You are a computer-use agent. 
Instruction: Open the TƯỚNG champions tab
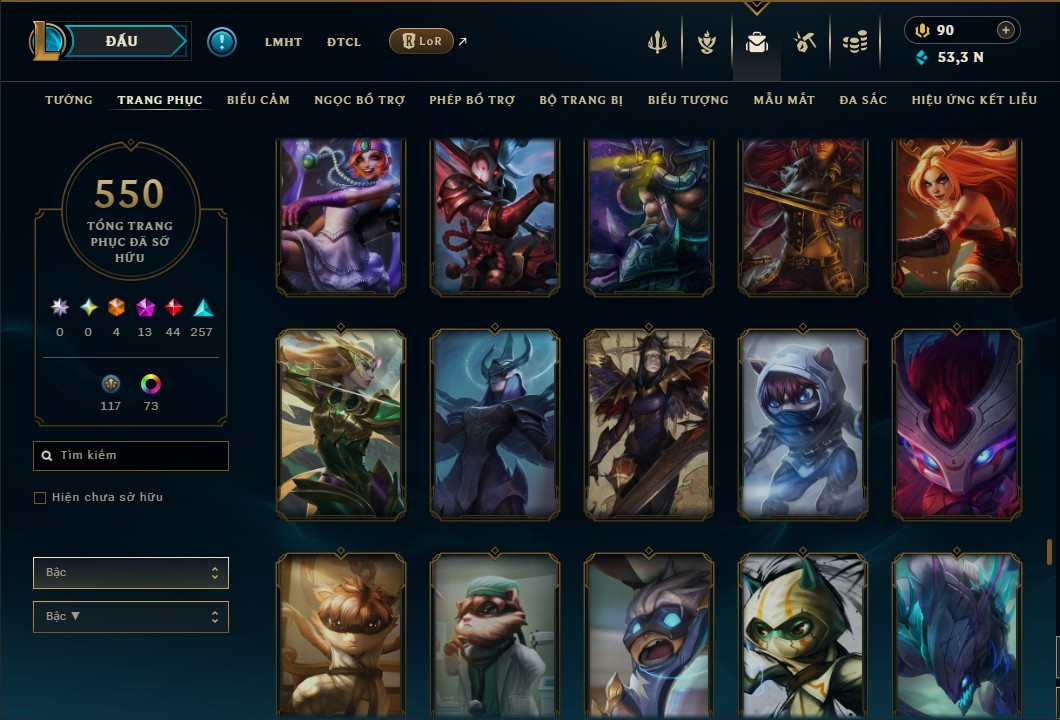coord(69,100)
